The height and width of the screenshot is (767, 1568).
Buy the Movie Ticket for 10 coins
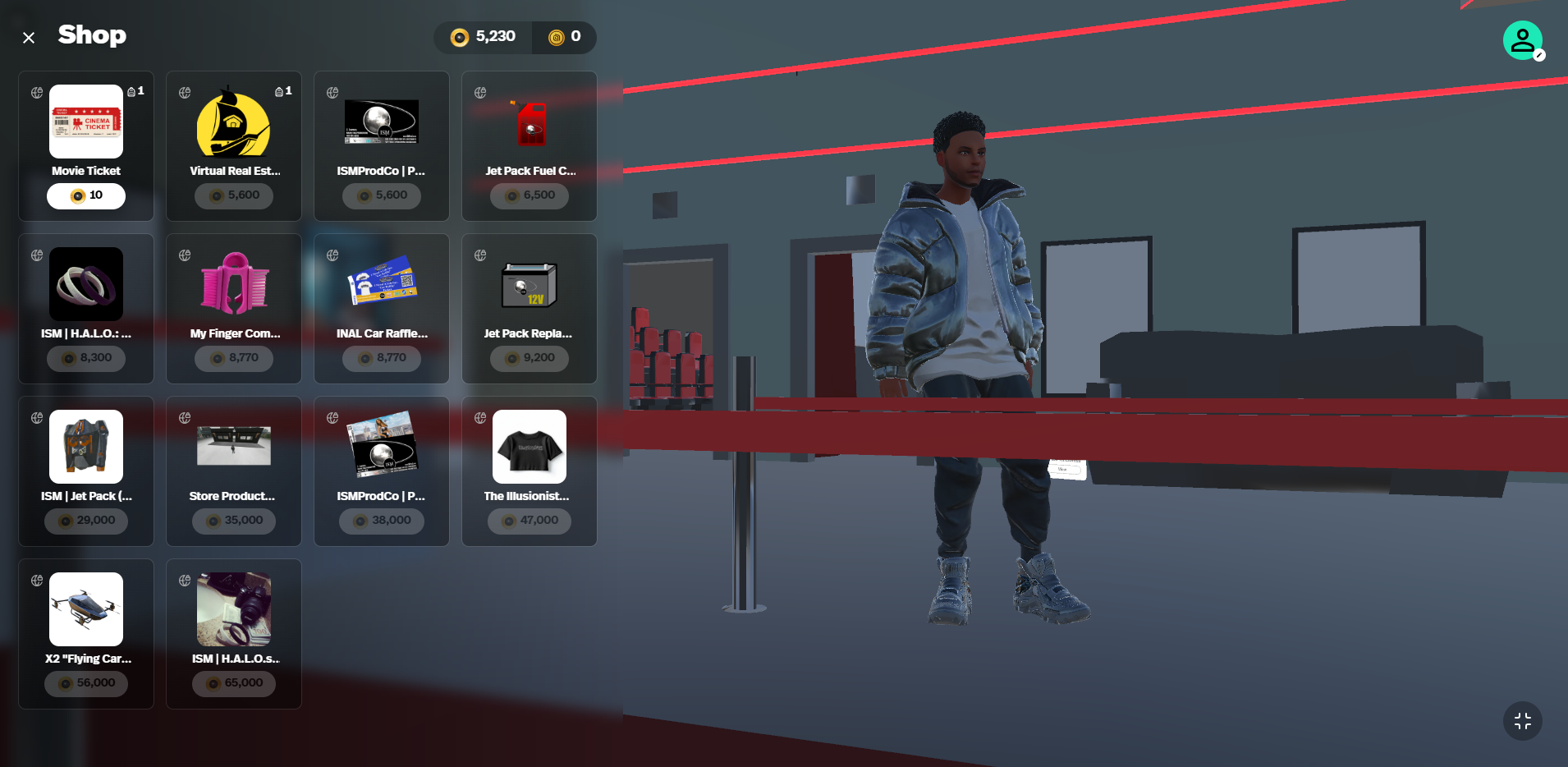[86, 195]
